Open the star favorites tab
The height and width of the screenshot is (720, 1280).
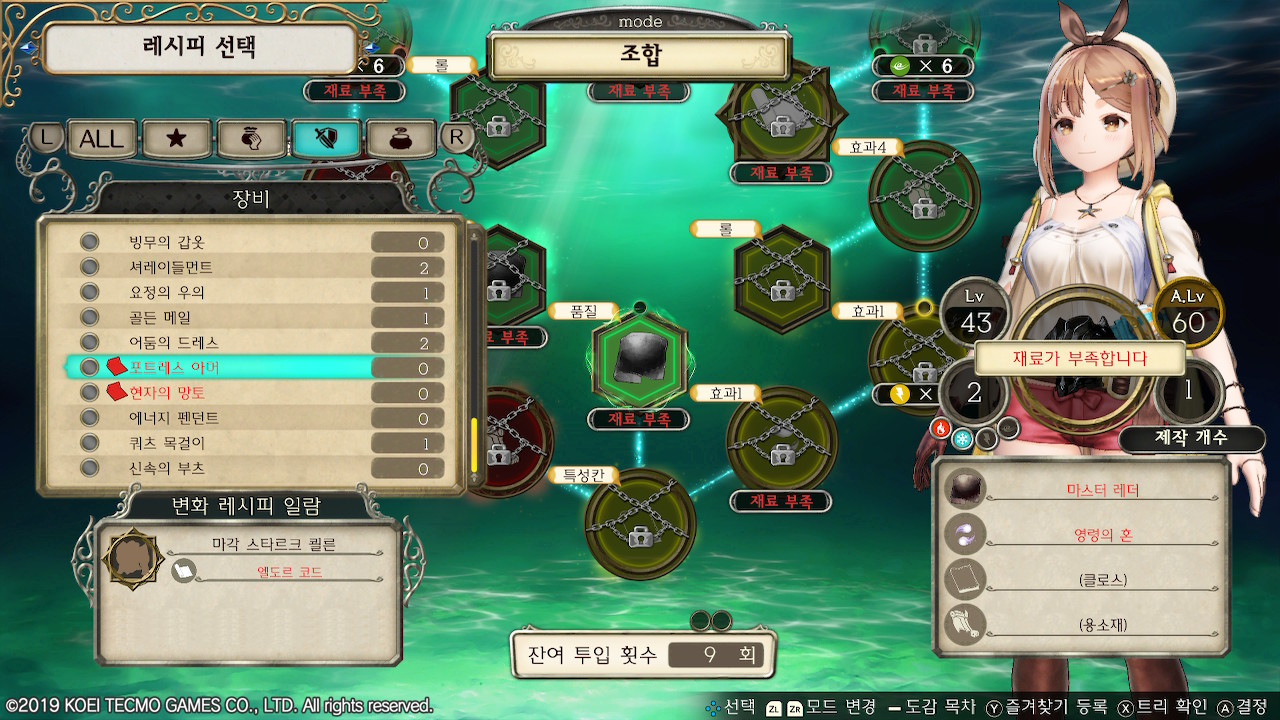tap(176, 138)
